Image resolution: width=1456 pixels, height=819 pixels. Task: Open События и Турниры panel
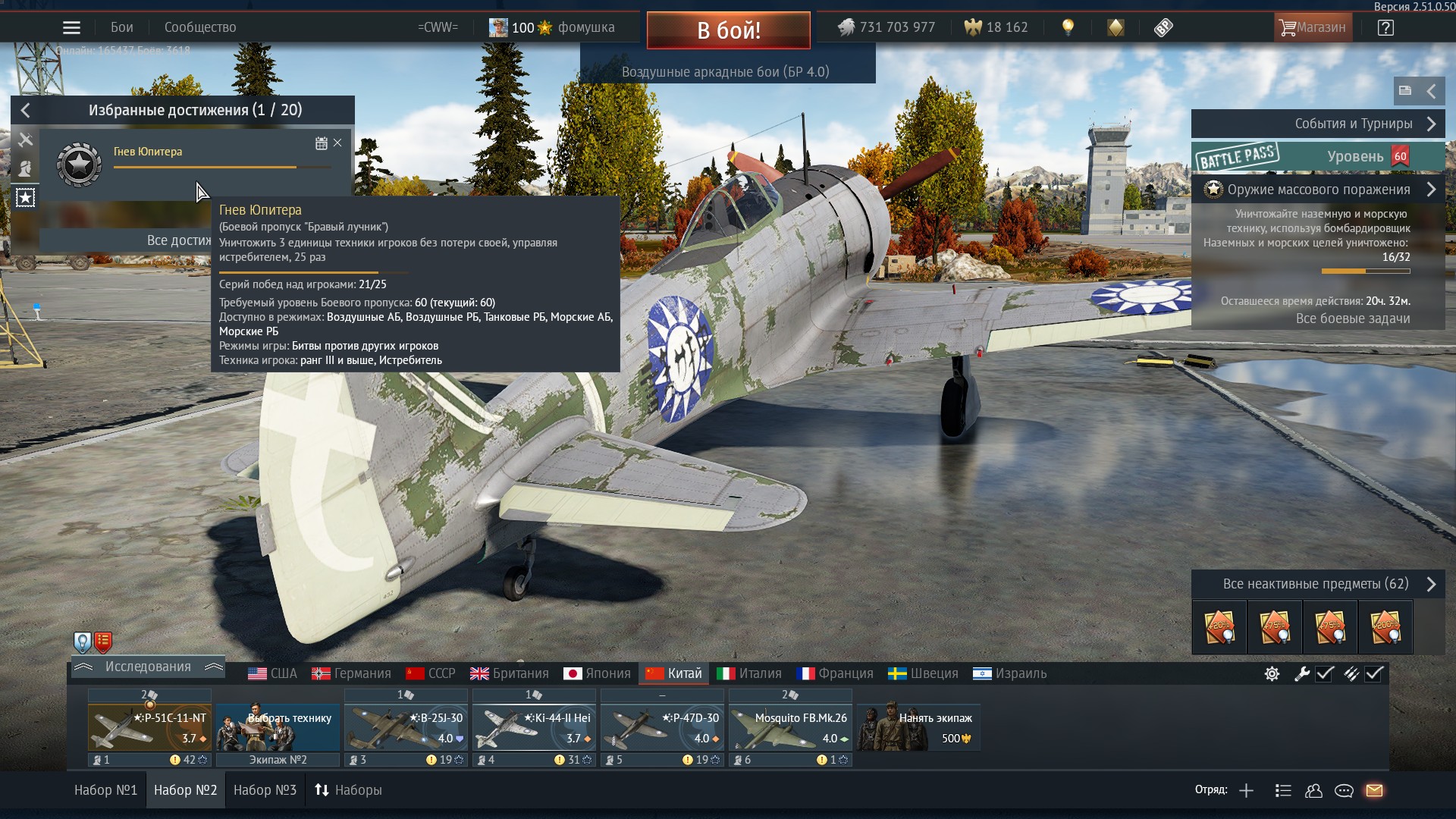(1318, 124)
